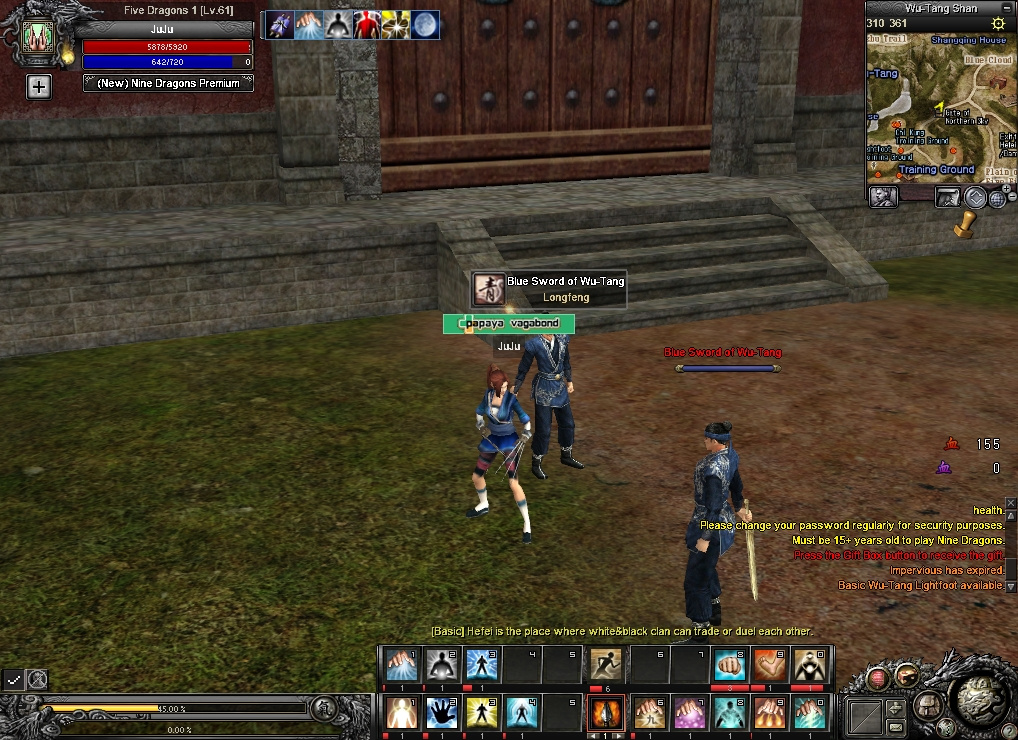Click the plus button under the portrait
This screenshot has height=740, width=1018.
point(38,87)
